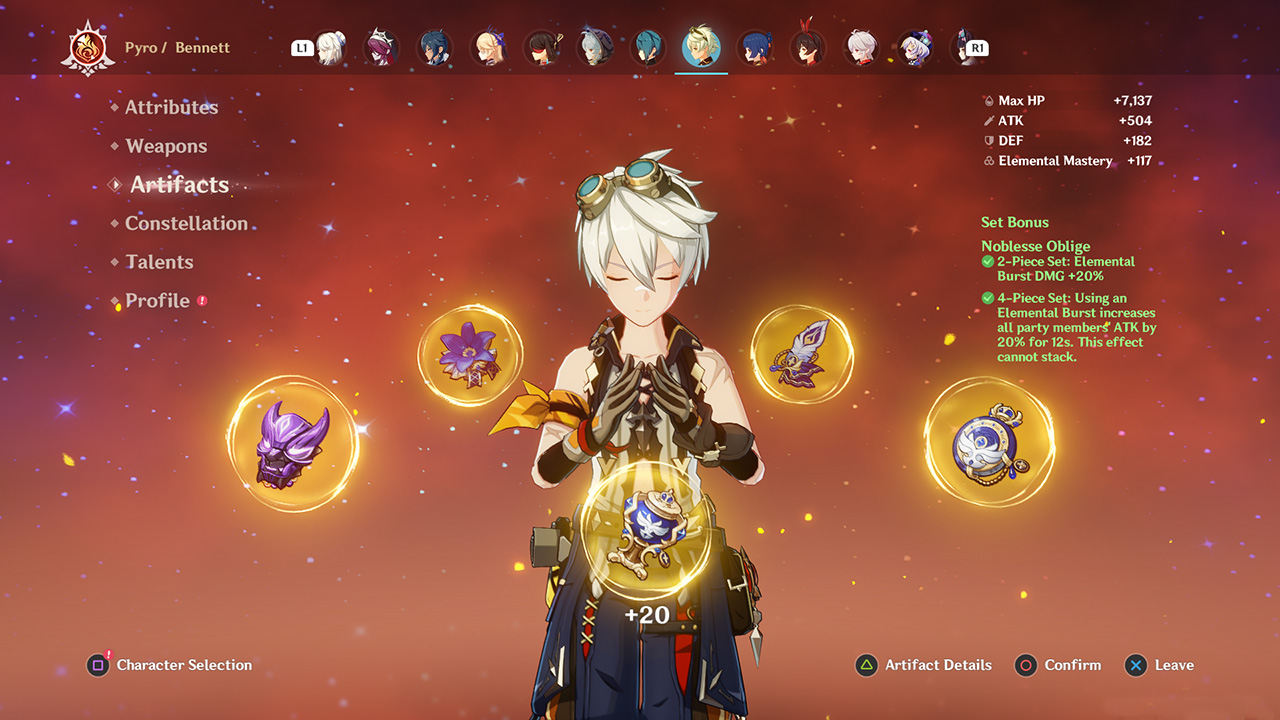1280x720 pixels.
Task: Select the blue goblet artifact slot
Action: (647, 525)
